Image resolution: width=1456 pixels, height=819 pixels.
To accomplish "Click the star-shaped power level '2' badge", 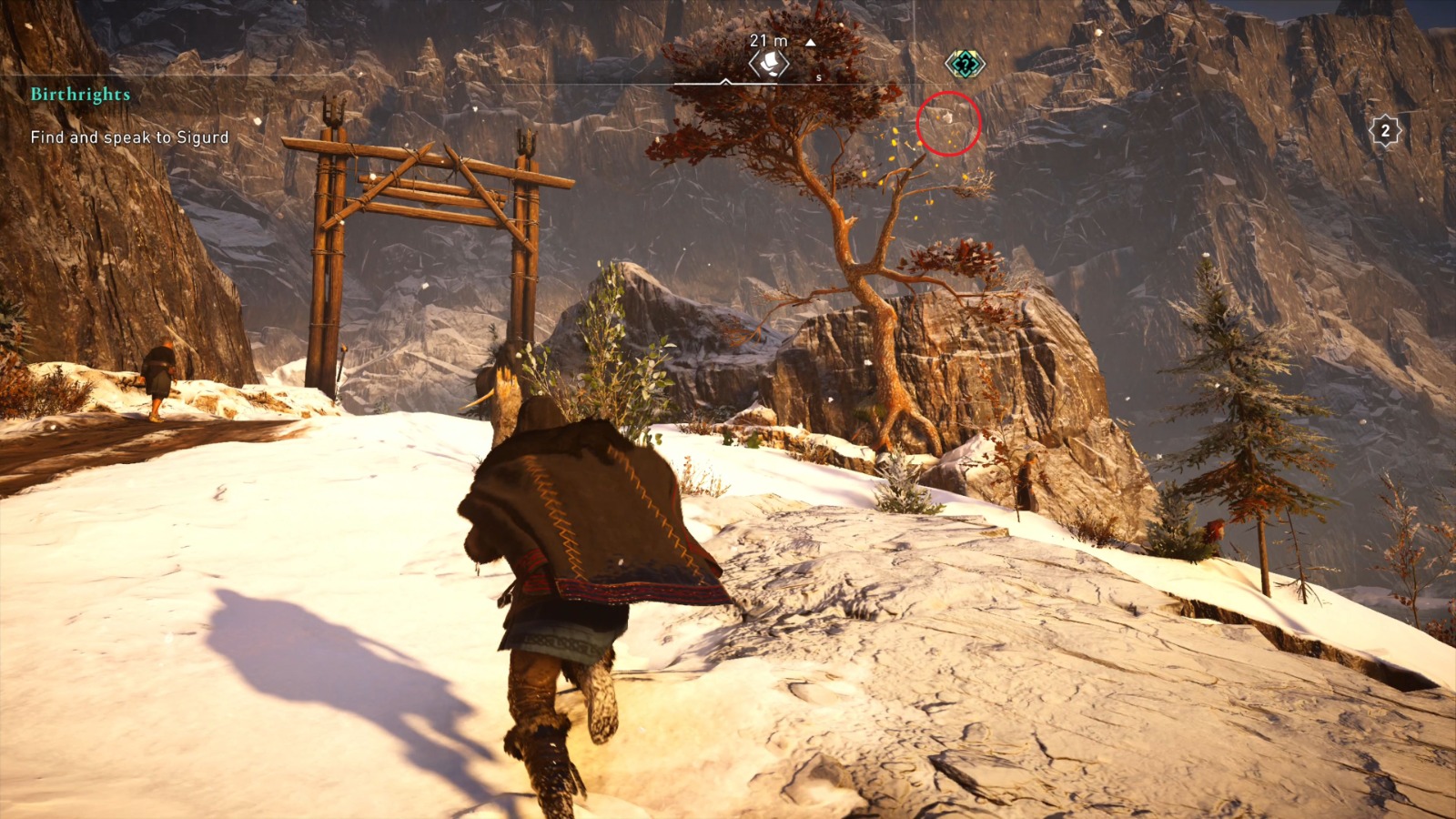I will pos(1384,131).
